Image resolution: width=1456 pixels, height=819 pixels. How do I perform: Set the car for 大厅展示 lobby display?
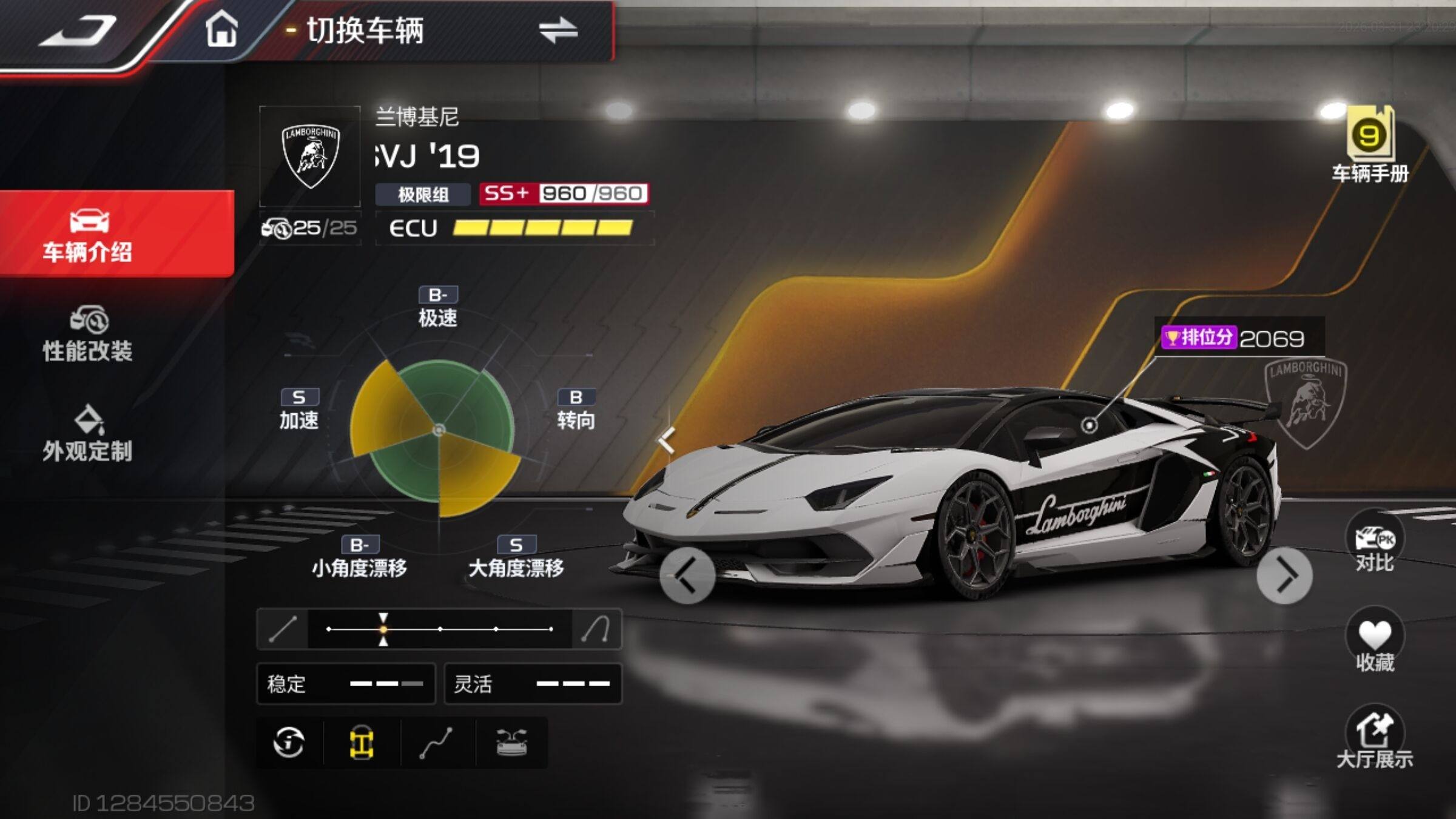(1374, 739)
